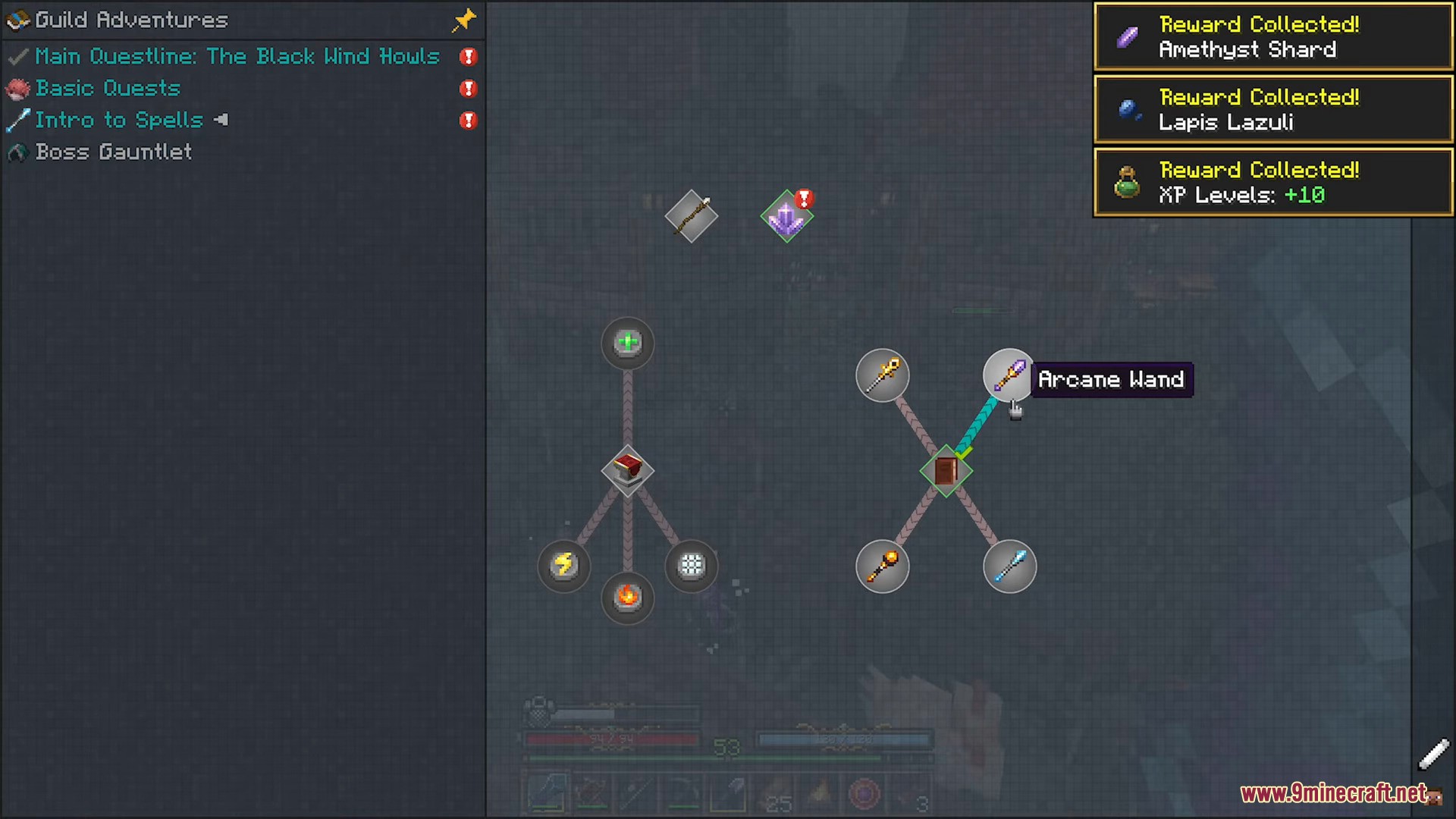
Task: Click the fire-tipped staff quest node
Action: click(x=882, y=566)
